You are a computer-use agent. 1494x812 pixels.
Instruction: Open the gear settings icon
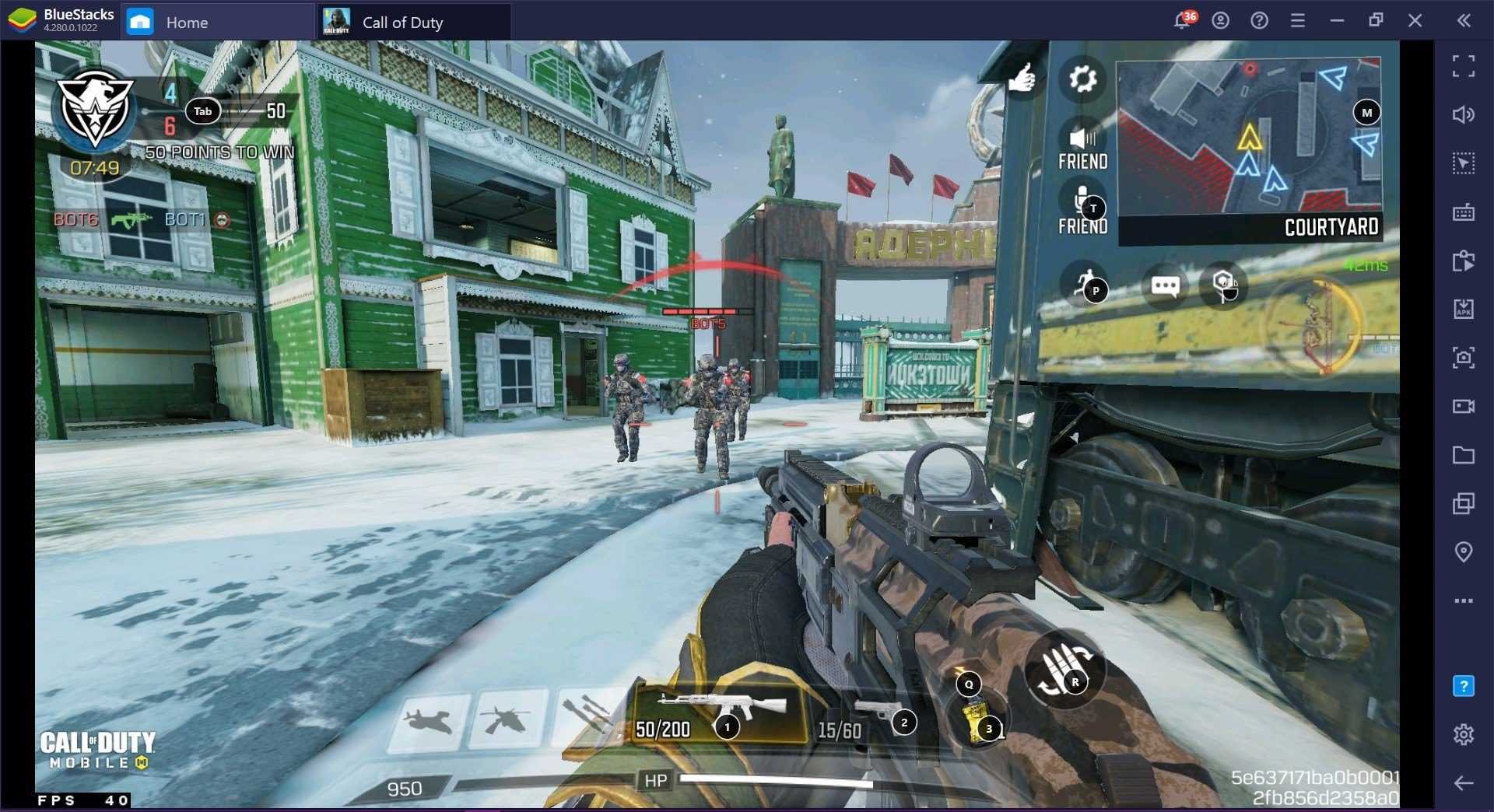(x=1082, y=79)
